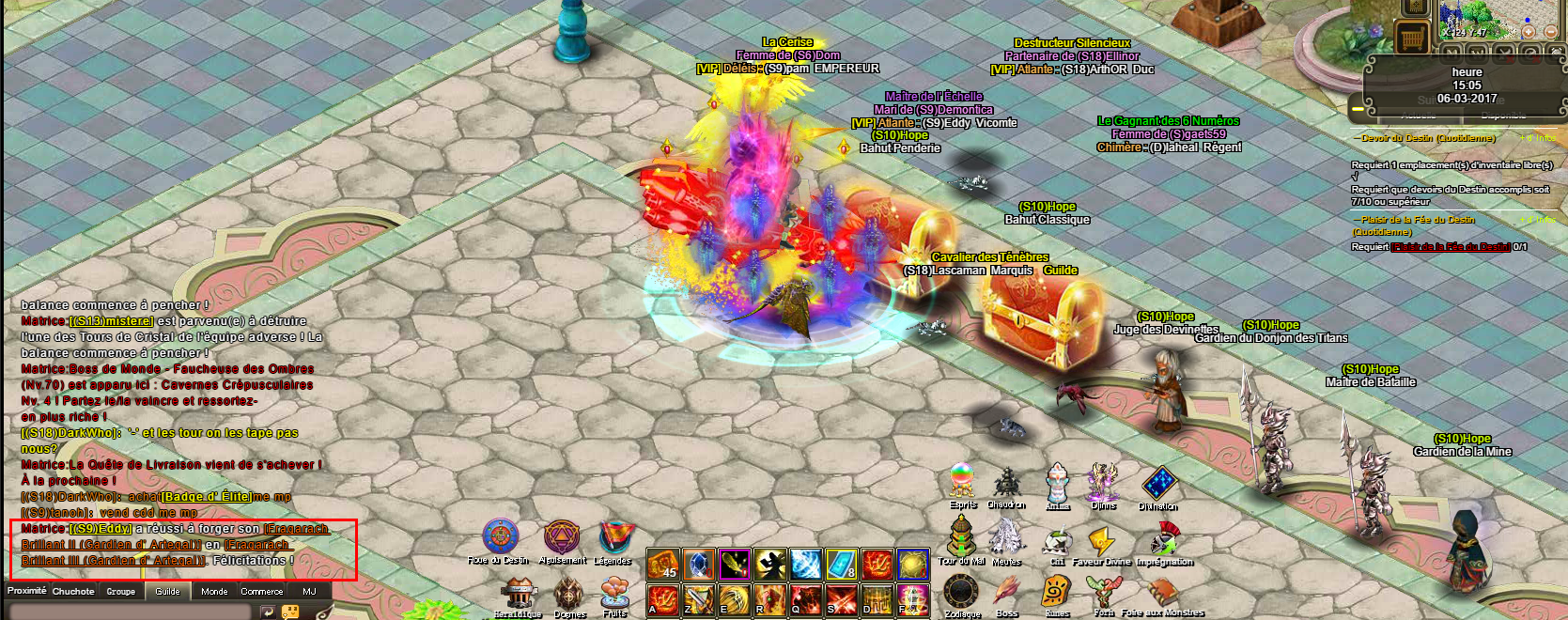Open the Divination panel
The width and height of the screenshot is (1568, 620).
pyautogui.click(x=1159, y=483)
